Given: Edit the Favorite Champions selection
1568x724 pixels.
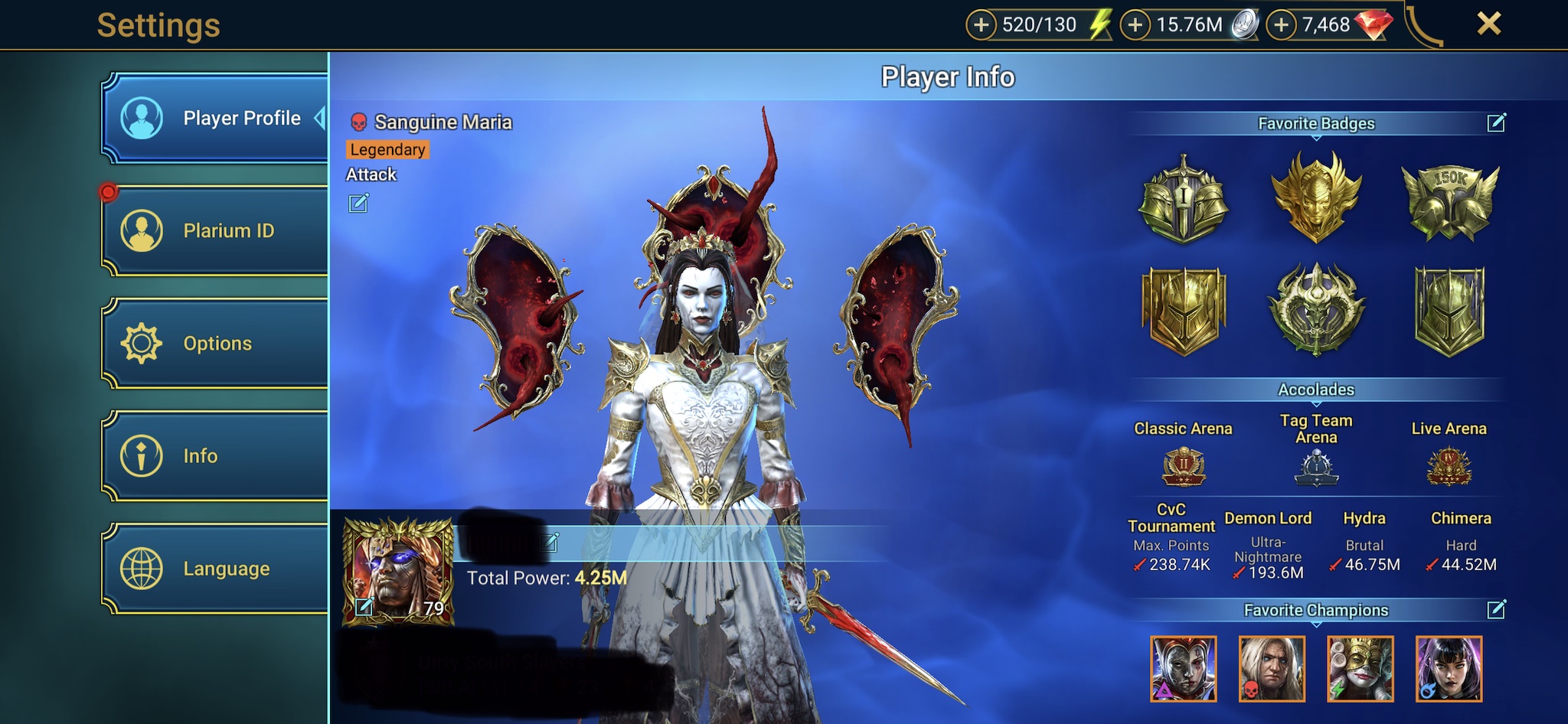Looking at the screenshot, I should pos(1496,610).
